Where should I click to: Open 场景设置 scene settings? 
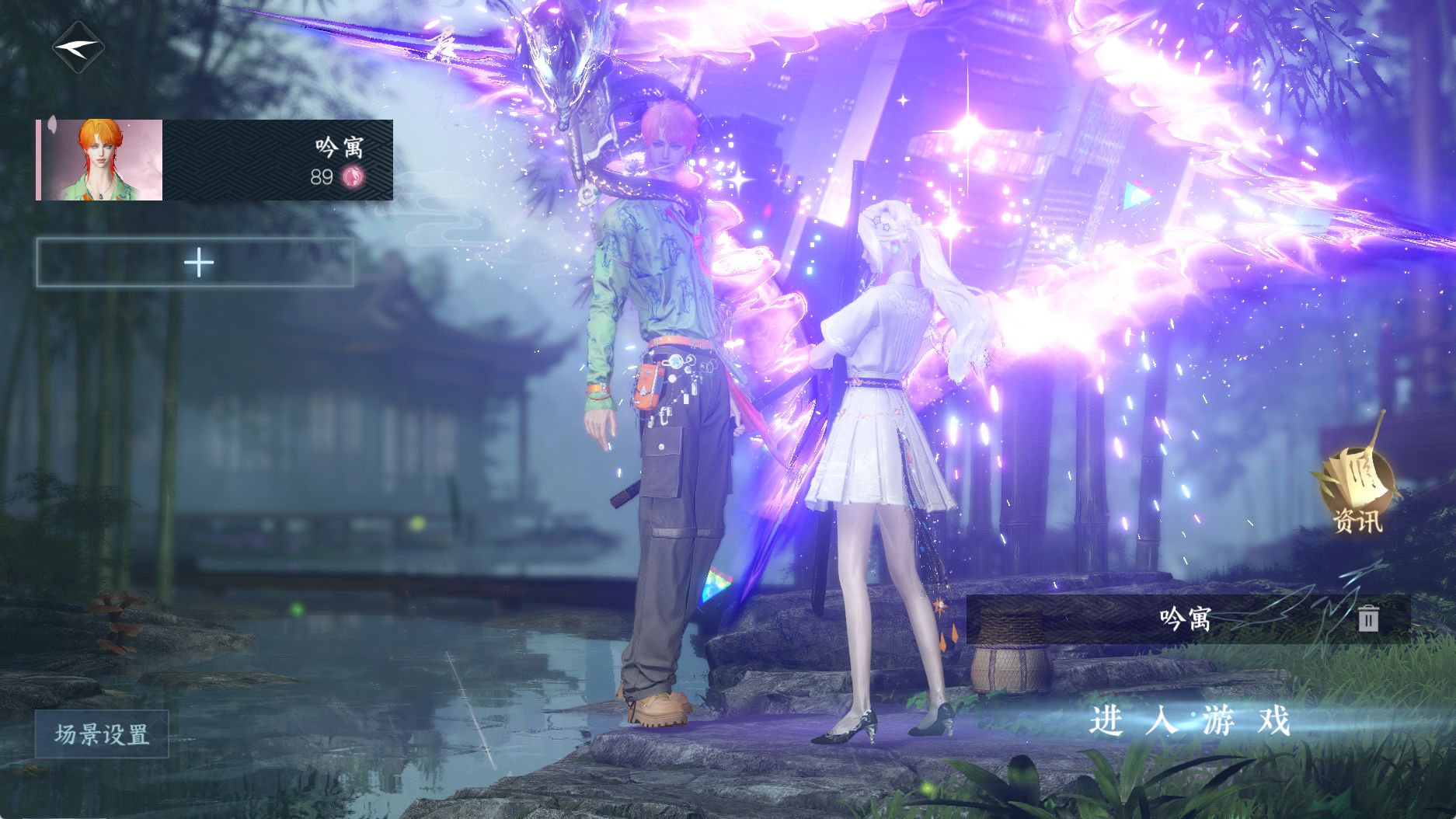[102, 734]
